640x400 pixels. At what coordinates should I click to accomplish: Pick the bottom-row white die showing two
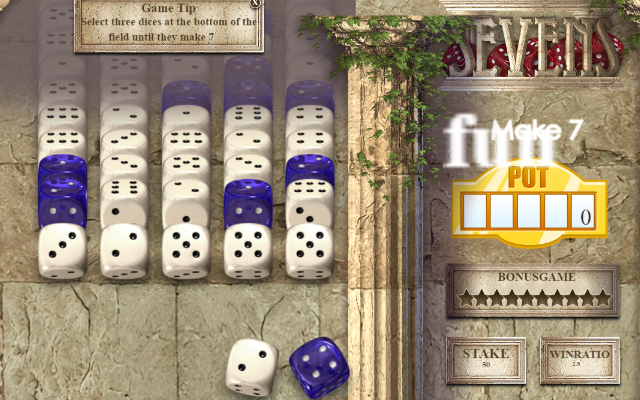tap(124, 250)
